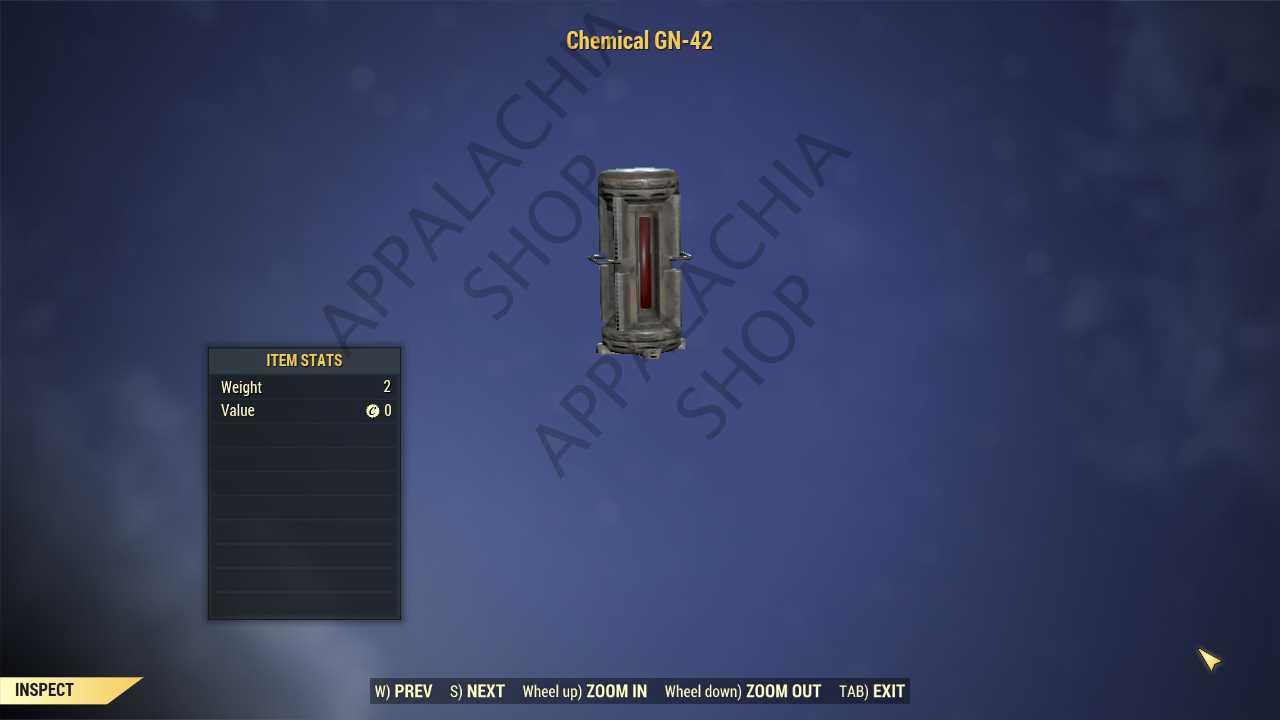Screen dimensions: 1280x720
Task: Exit the inspect view
Action: coord(872,691)
